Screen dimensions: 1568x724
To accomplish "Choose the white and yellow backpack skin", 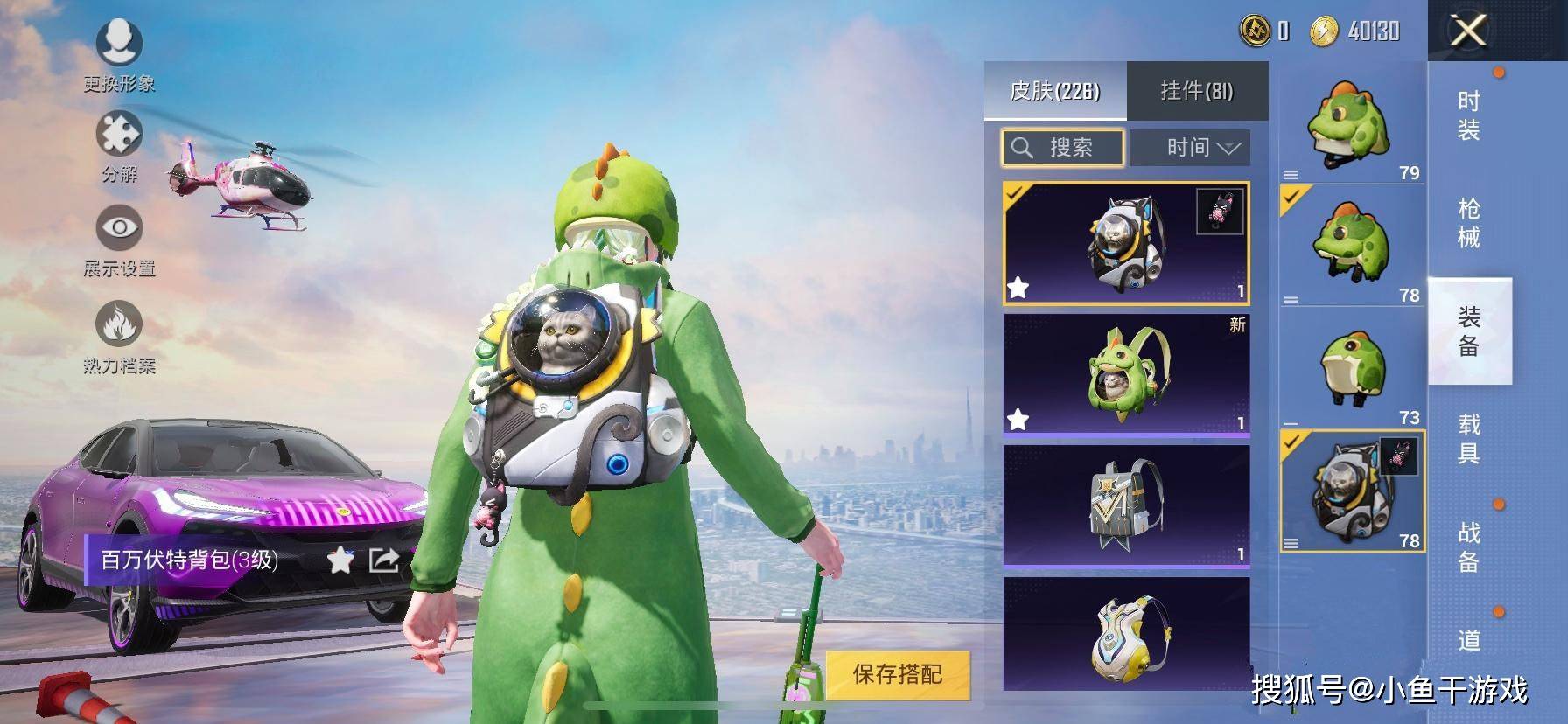I will click(1126, 634).
